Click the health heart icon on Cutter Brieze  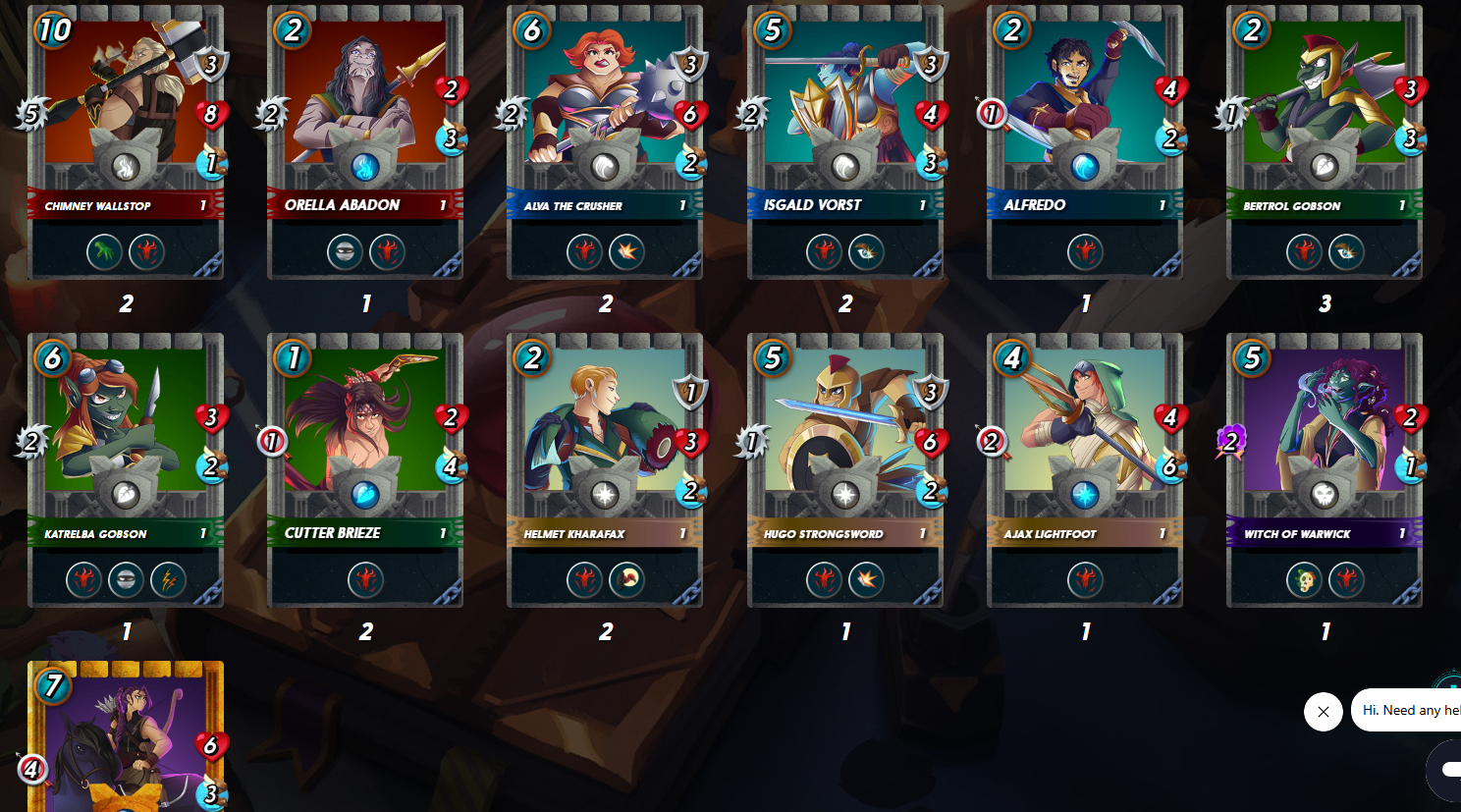click(451, 415)
